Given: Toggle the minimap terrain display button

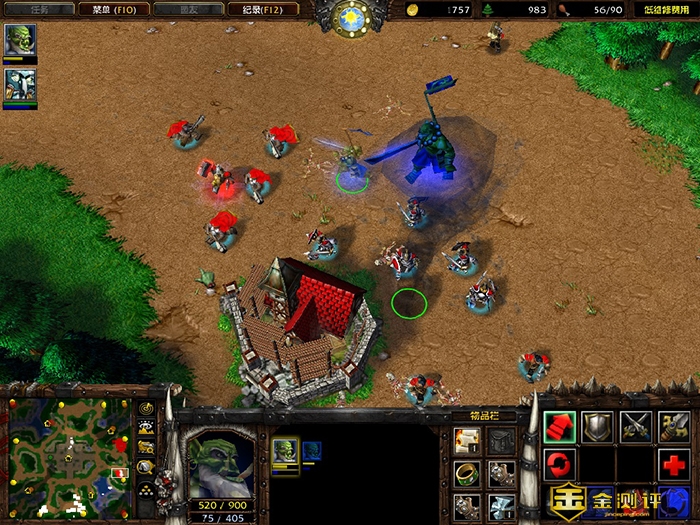Looking at the screenshot, I should 146,429.
